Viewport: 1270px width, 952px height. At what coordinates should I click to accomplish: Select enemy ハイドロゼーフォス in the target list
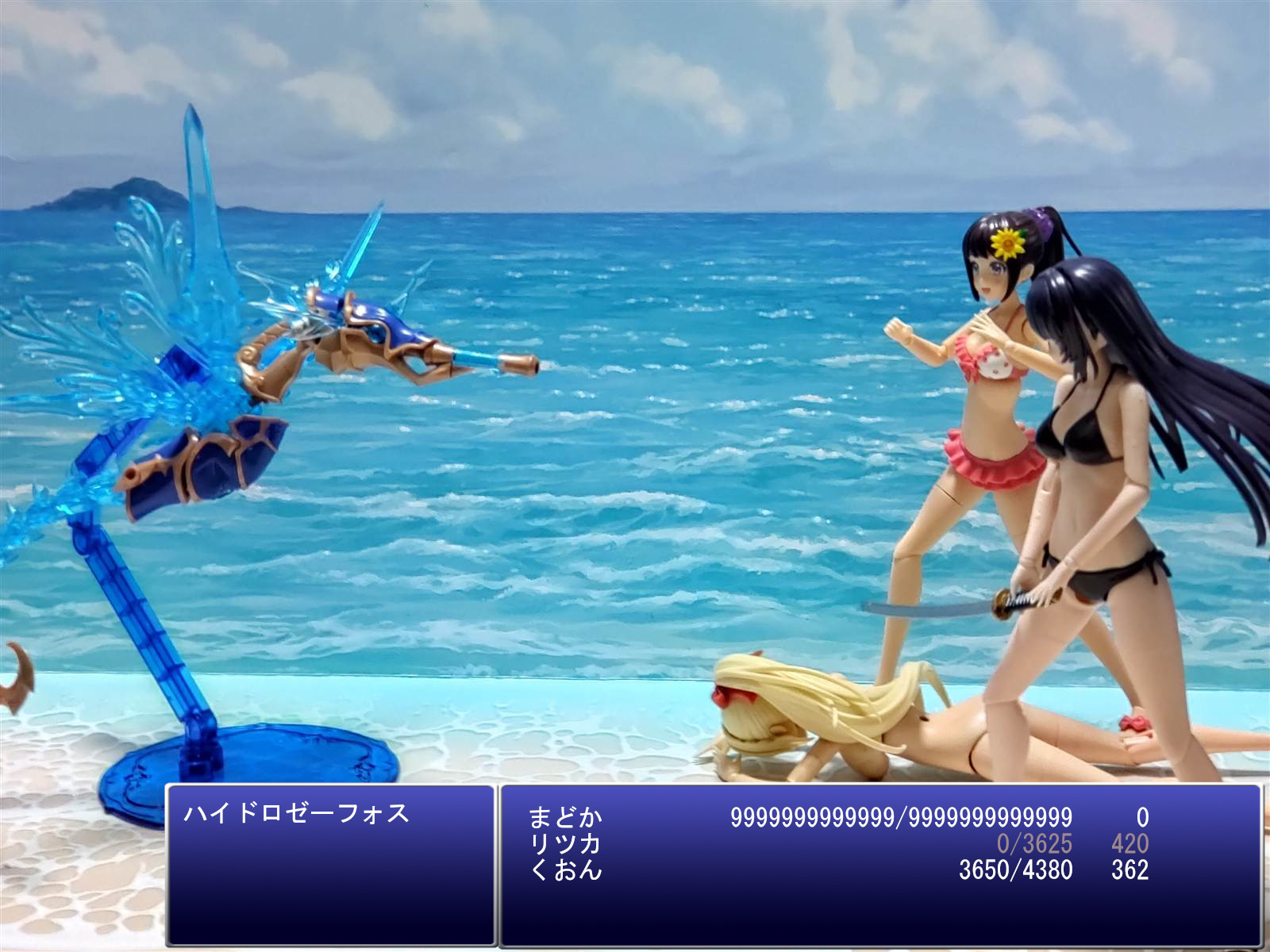click(x=297, y=813)
